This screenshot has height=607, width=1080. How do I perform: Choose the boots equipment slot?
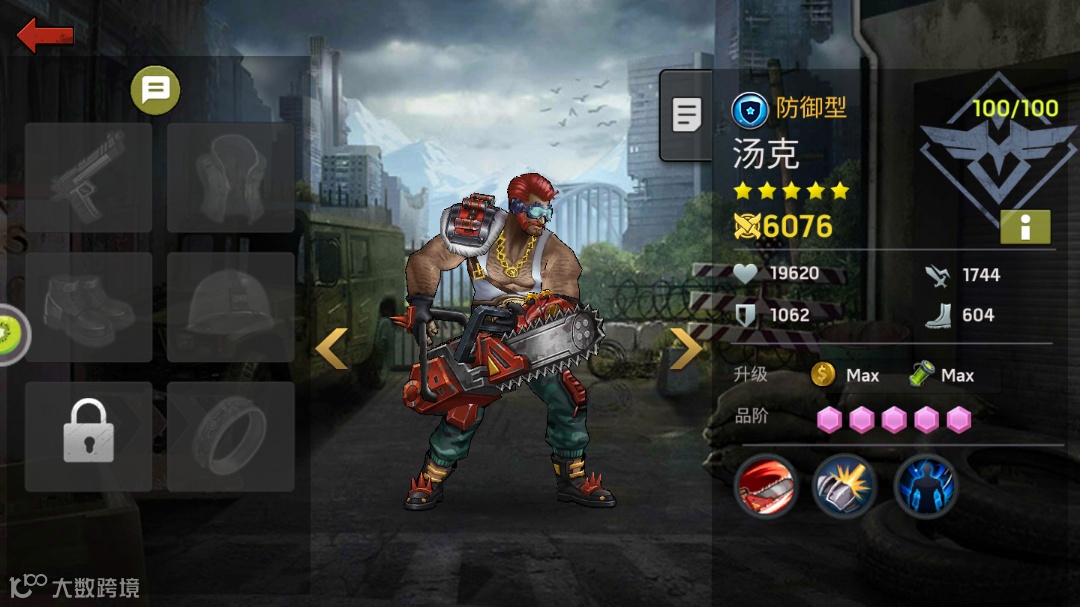click(88, 306)
